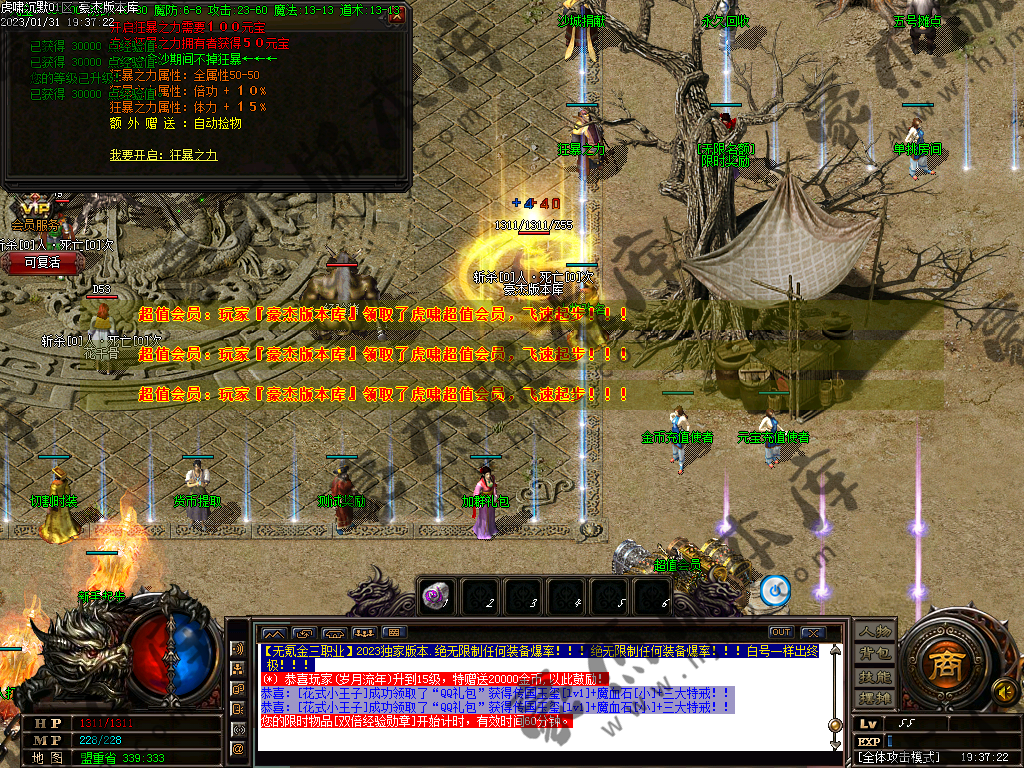This screenshot has height=768, width=1024.
Task: Close the chat window with X button
Action: click(x=813, y=632)
